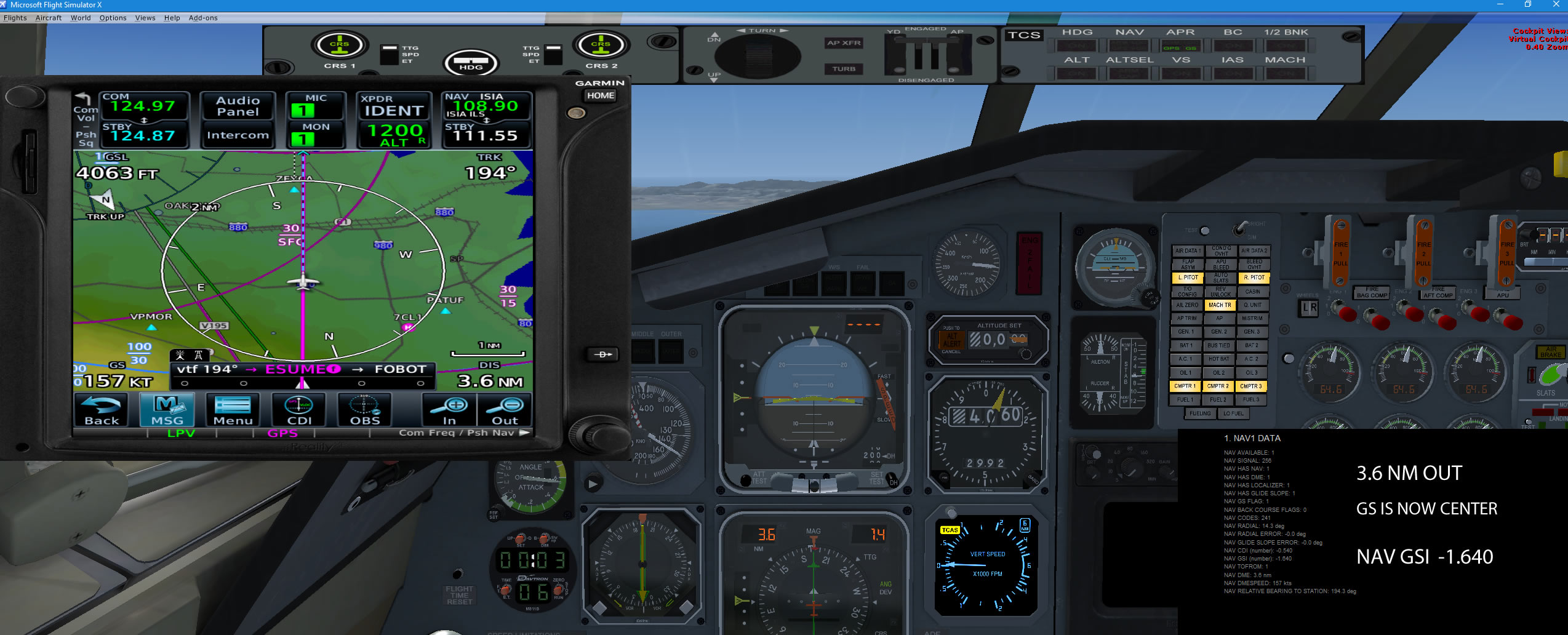Image resolution: width=1568 pixels, height=635 pixels.
Task: Select the Intercom button
Action: tap(238, 135)
